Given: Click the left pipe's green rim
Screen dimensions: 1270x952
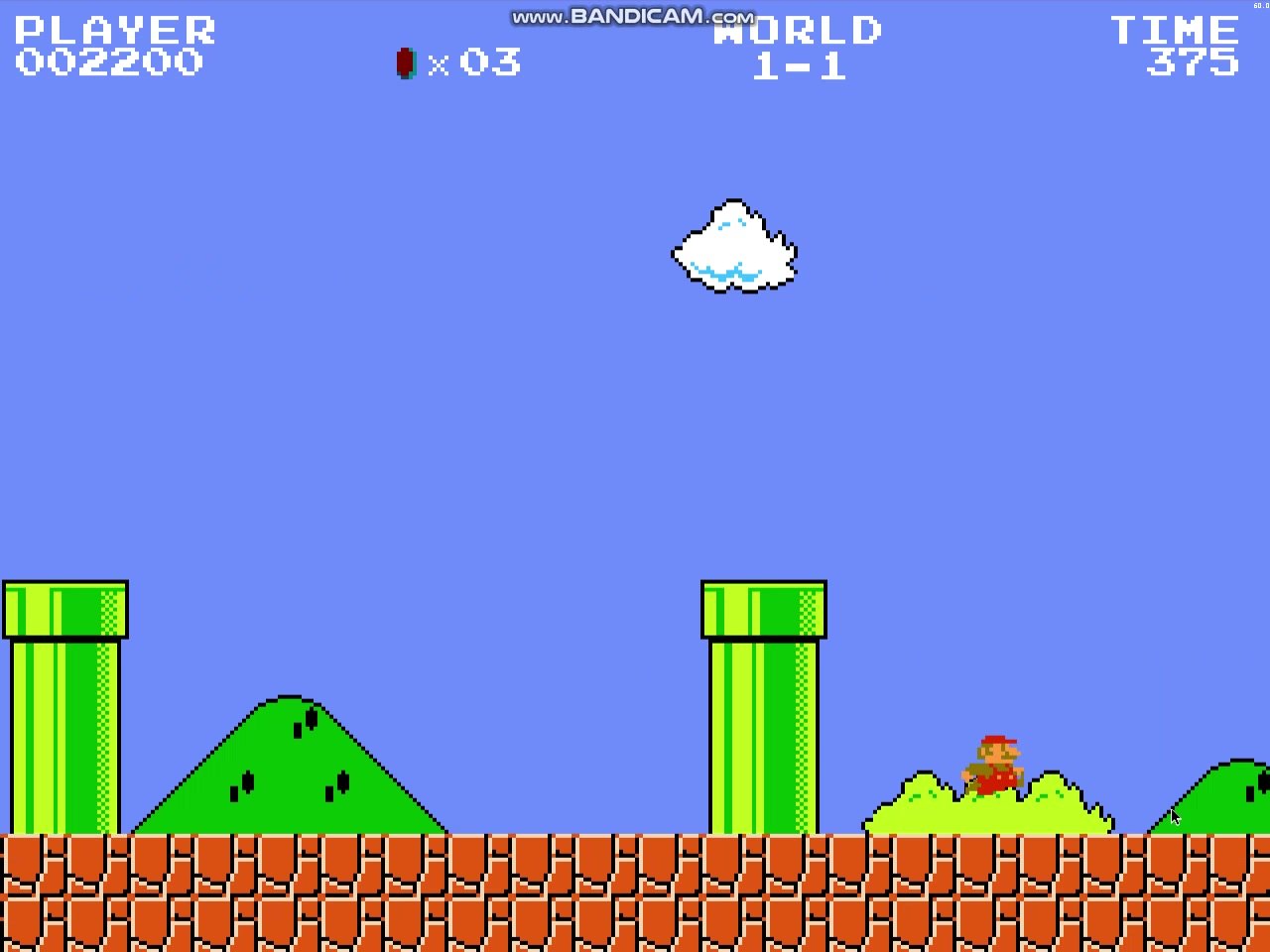Looking at the screenshot, I should tap(64, 607).
